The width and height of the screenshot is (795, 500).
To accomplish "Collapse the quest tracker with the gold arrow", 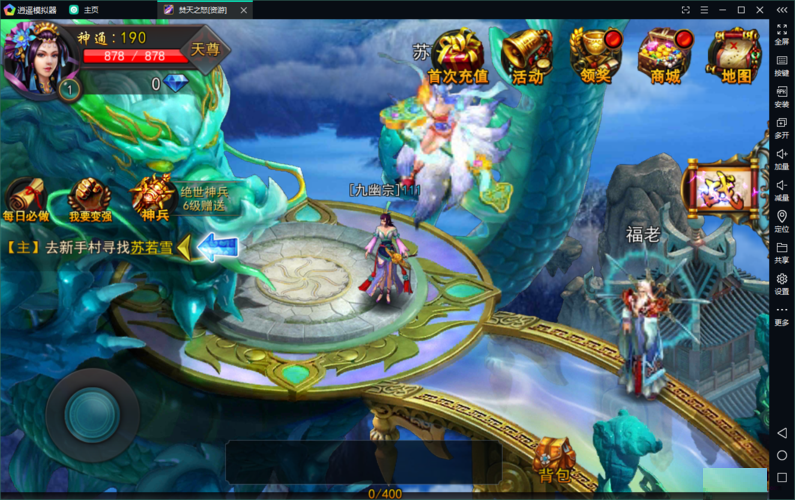I will click(x=183, y=248).
